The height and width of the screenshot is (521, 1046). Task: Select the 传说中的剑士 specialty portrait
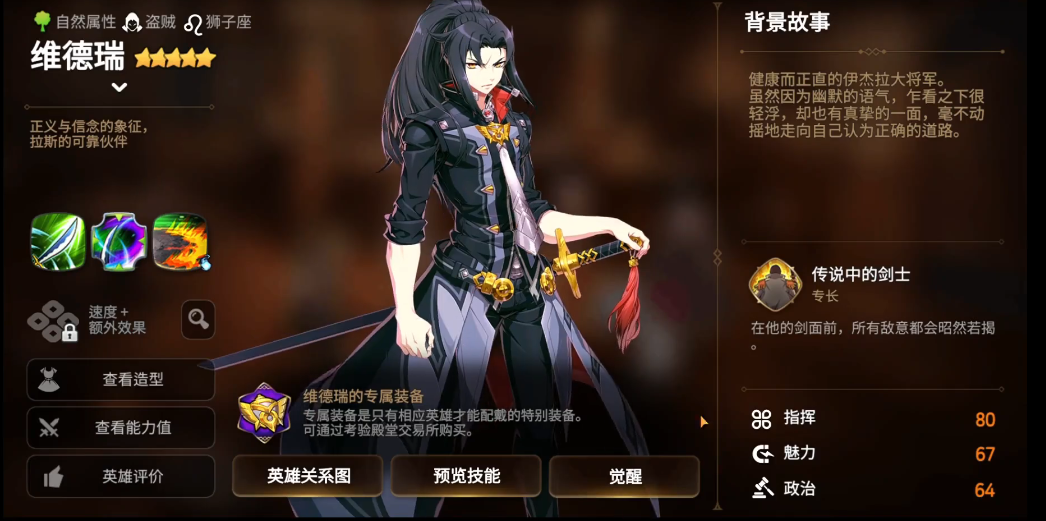coord(775,284)
